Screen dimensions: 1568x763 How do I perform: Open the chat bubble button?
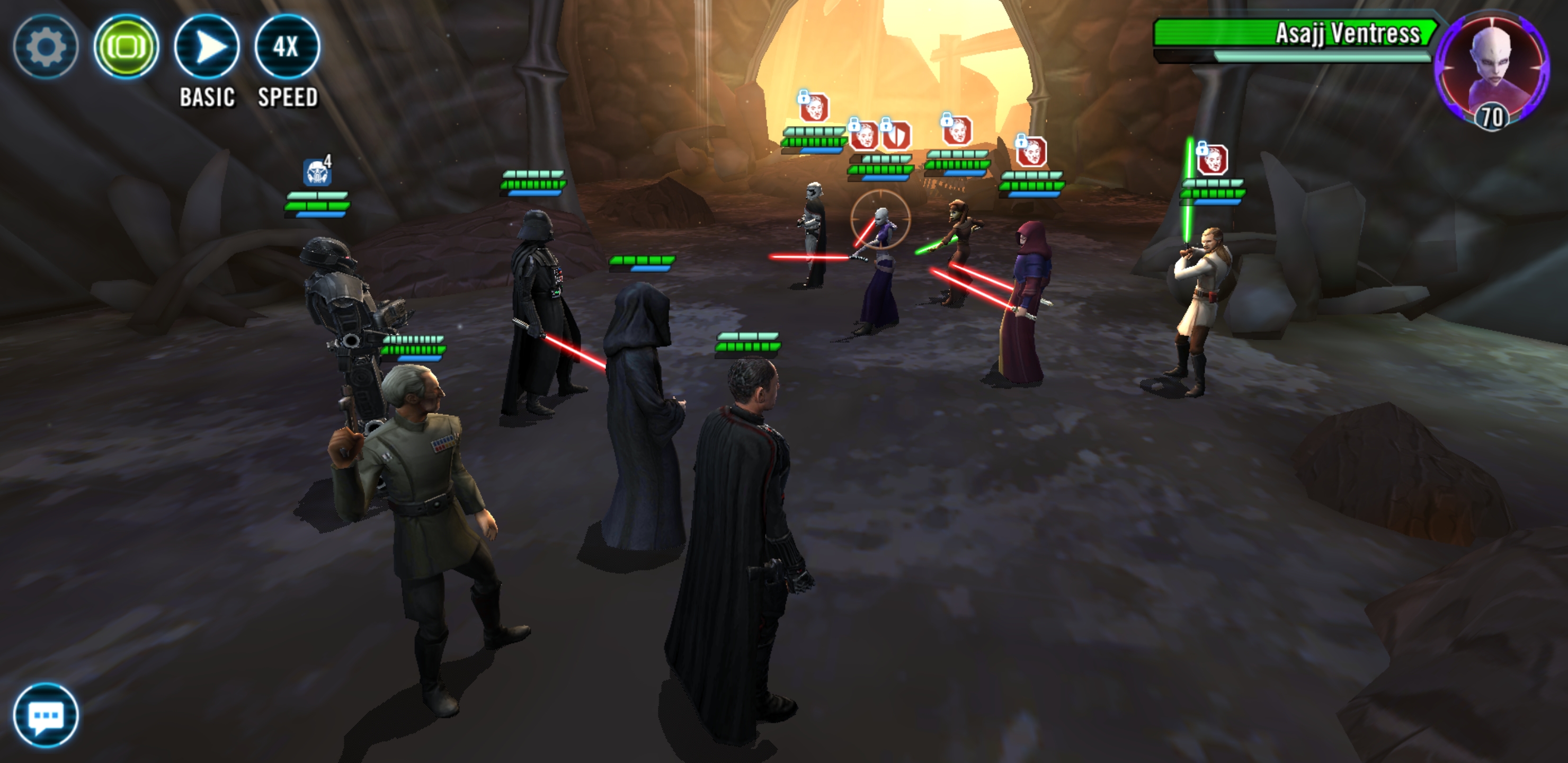46,715
